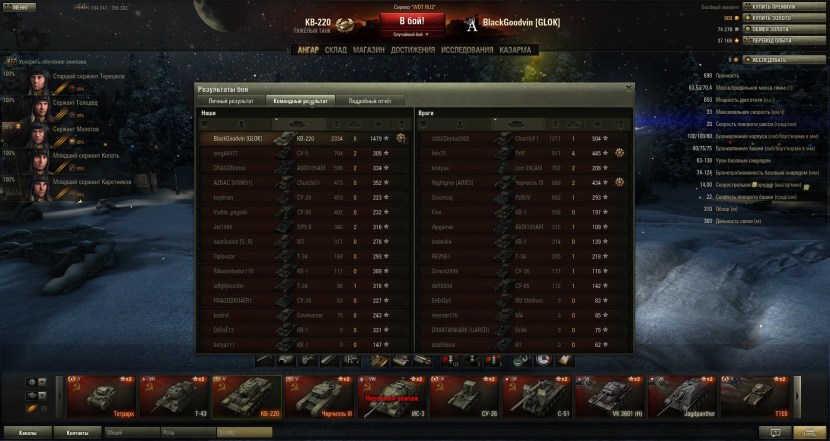Switch to the Достижения tab
The height and width of the screenshot is (441, 830).
pyautogui.click(x=413, y=49)
